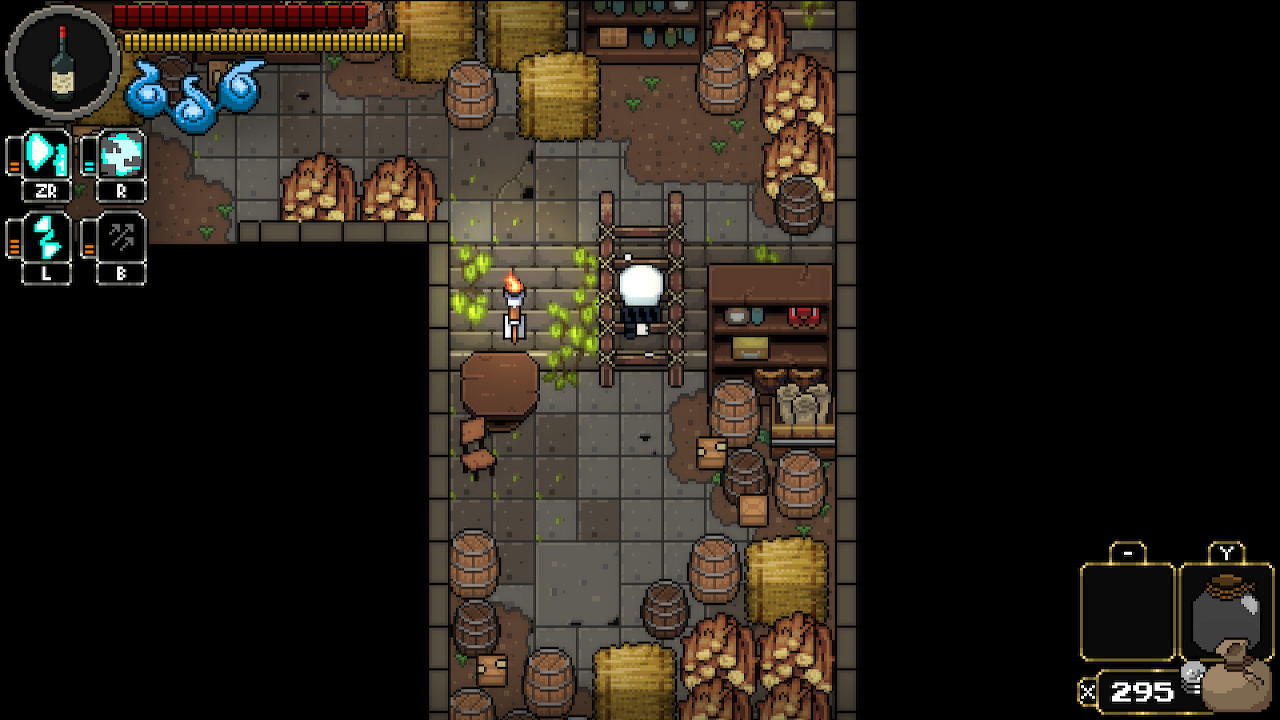Click the robed figure holding the torch
Image resolution: width=1280 pixels, height=720 pixels.
pos(513,310)
